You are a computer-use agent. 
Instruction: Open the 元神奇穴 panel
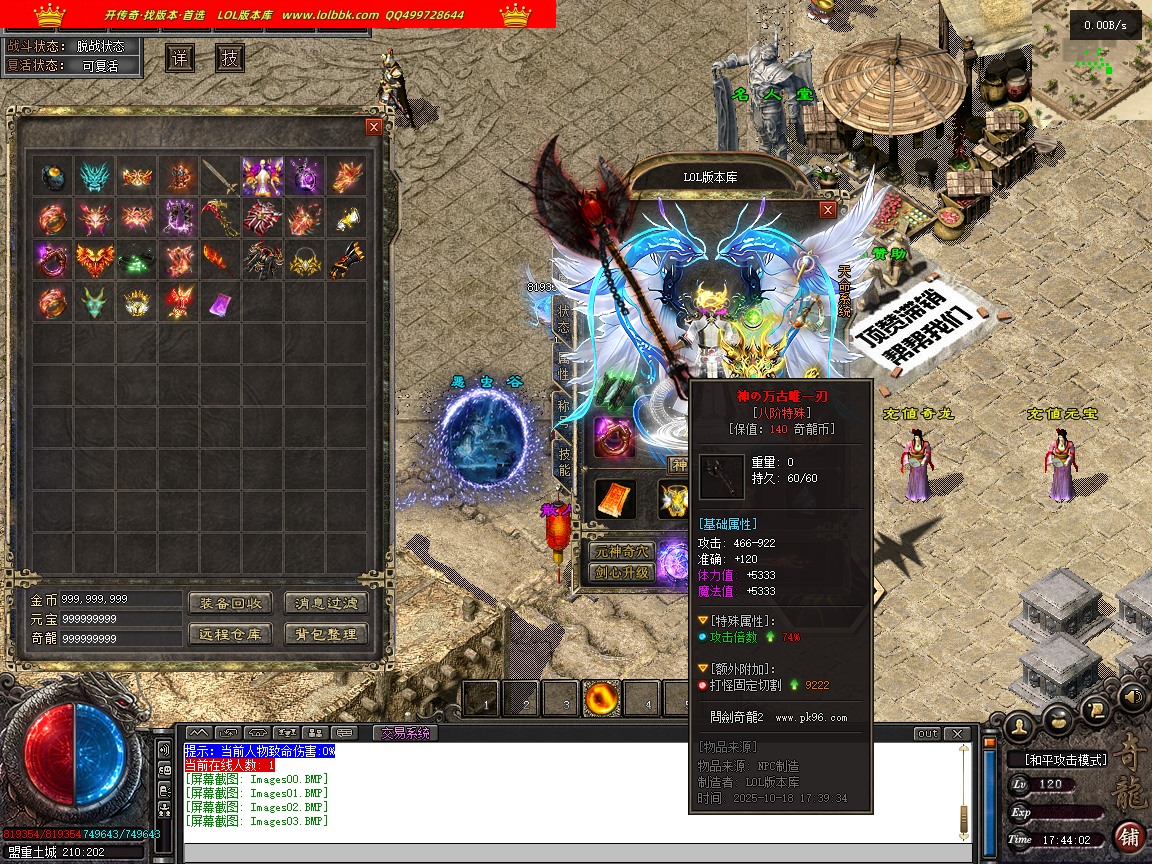tap(621, 551)
